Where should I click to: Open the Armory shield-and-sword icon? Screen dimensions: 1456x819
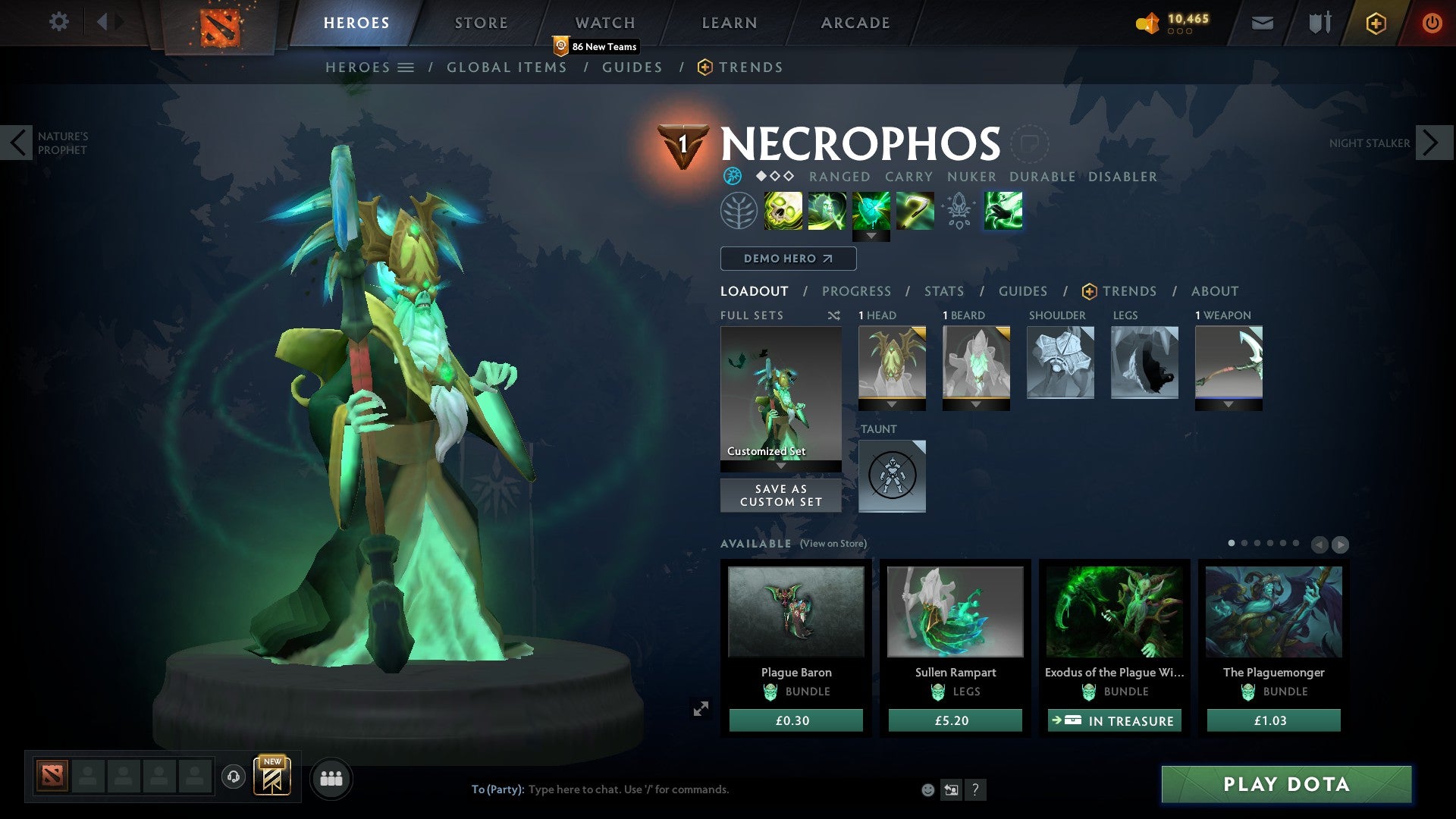(x=1318, y=23)
